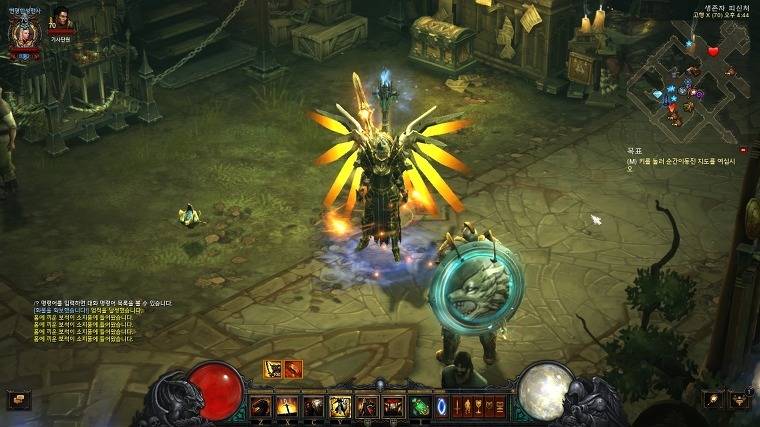Image resolution: width=760 pixels, height=427 pixels.
Task: Open the button left of the bottom-right menu button
Action: 713,399
